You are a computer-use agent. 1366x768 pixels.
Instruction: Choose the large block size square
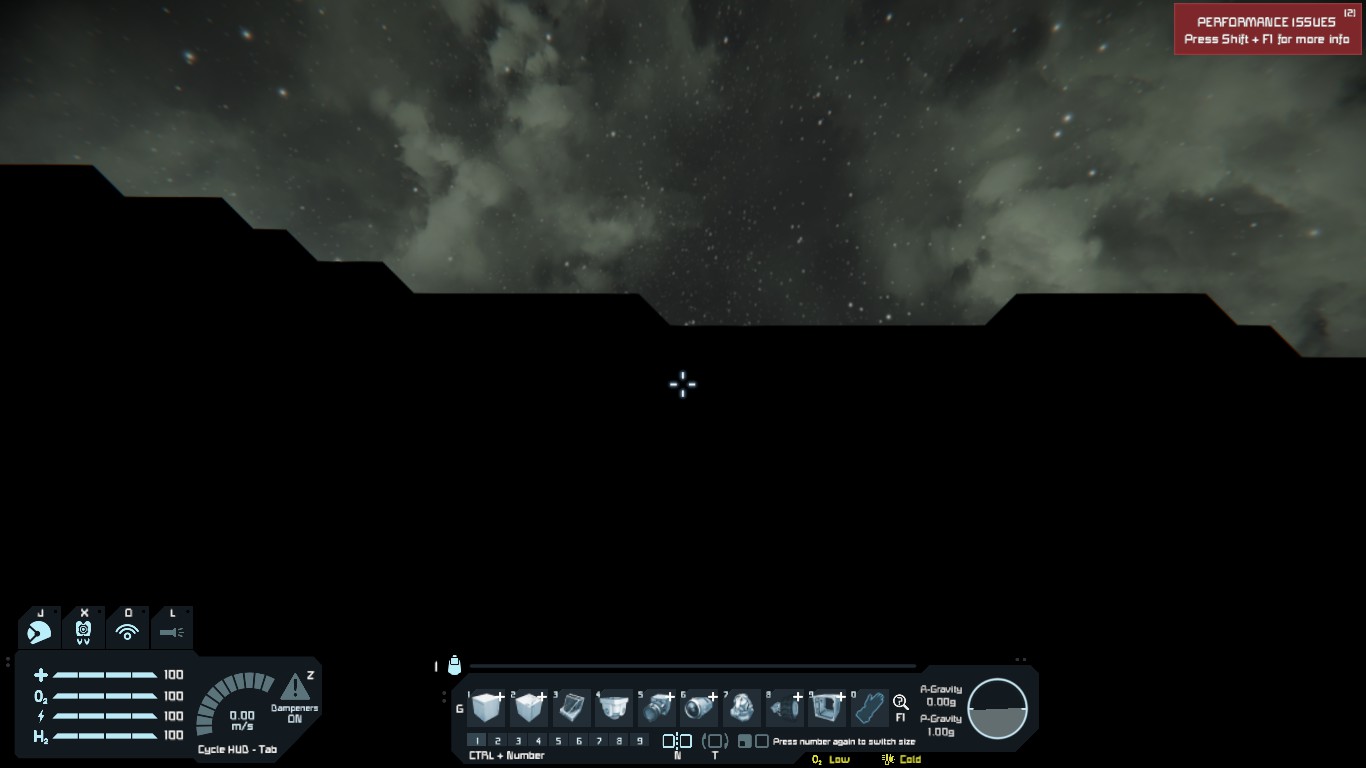pos(762,741)
